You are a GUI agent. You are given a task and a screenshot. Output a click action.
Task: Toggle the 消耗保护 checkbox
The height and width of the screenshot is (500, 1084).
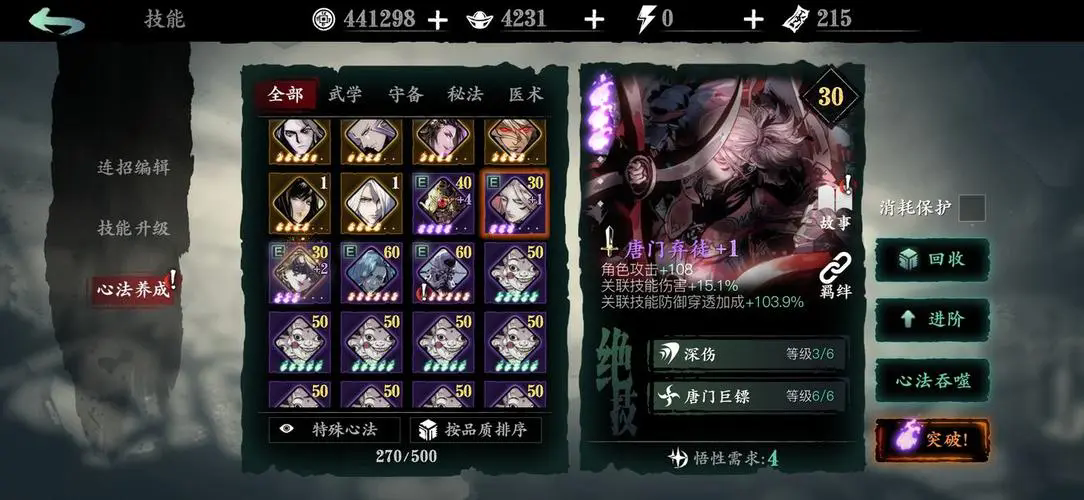coord(971,208)
